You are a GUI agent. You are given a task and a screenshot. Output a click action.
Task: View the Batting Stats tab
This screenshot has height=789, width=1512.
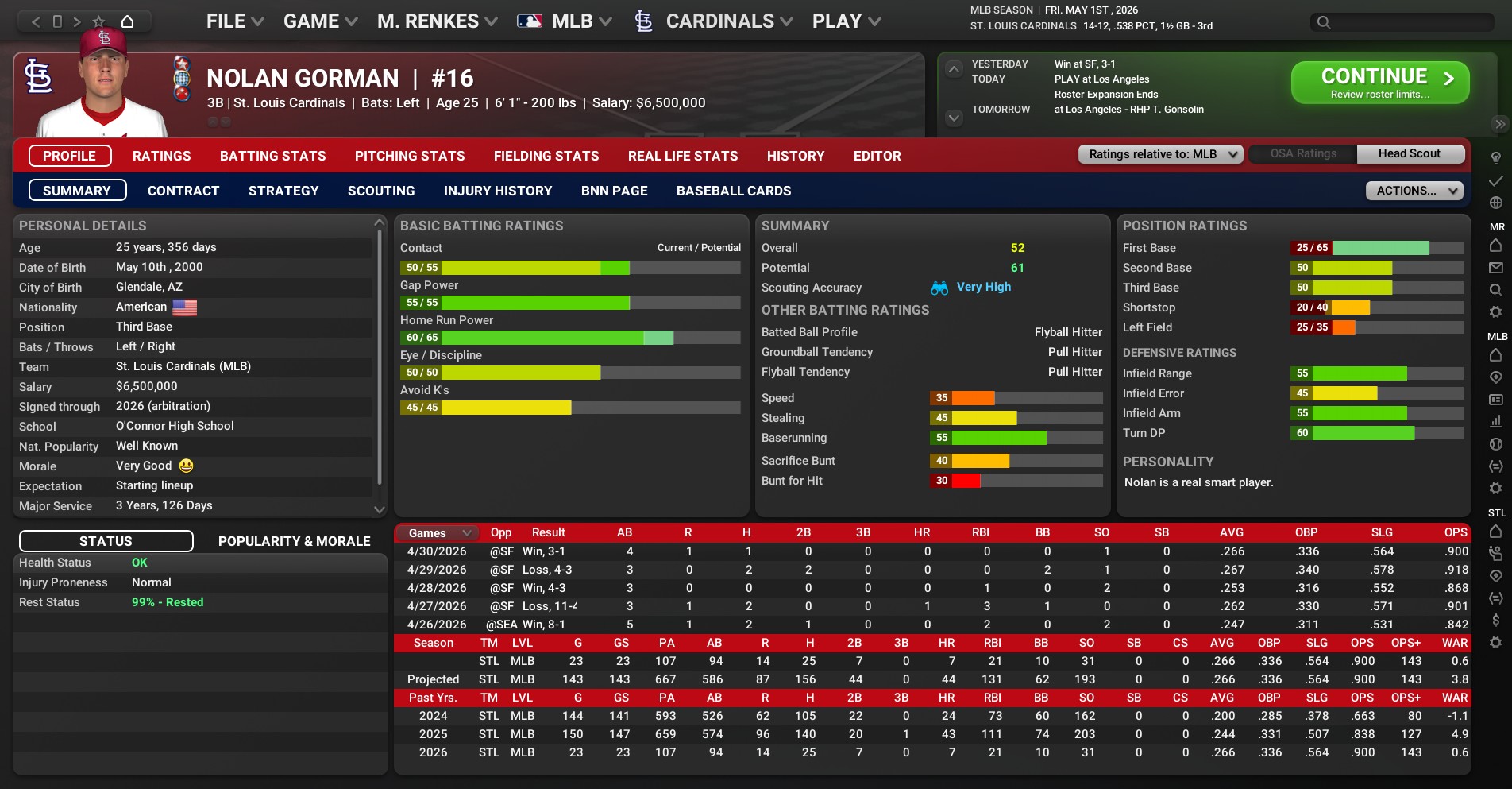pyautogui.click(x=272, y=156)
